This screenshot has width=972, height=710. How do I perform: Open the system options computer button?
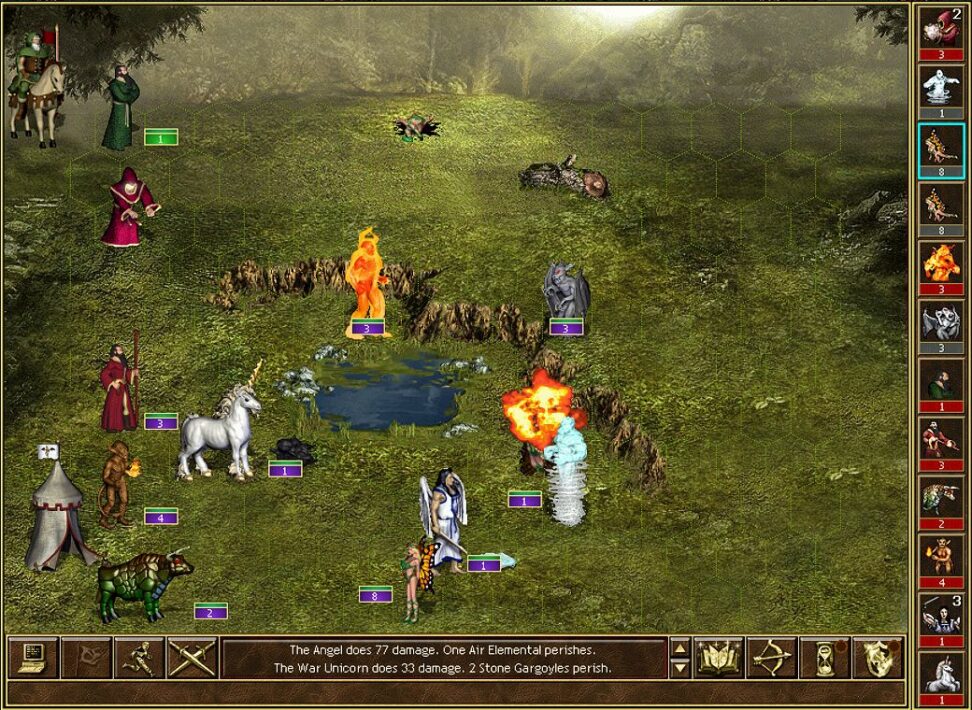[x=33, y=657]
